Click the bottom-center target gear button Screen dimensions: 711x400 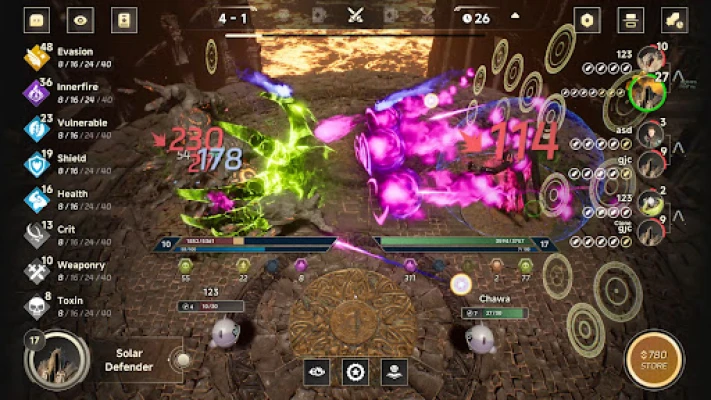tap(355, 372)
